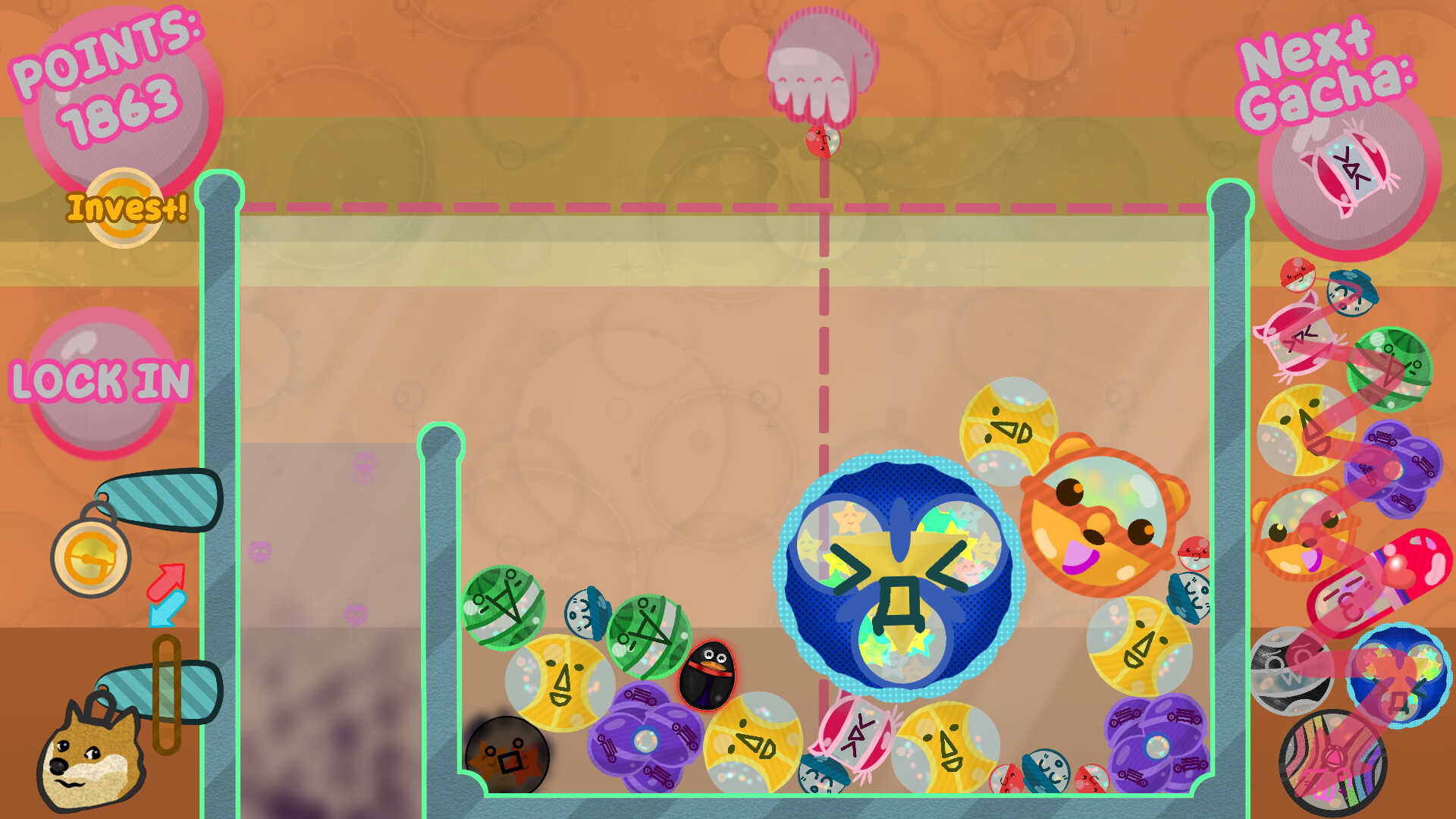
Task: Click the upper striped charm slot tag
Action: tap(163, 499)
